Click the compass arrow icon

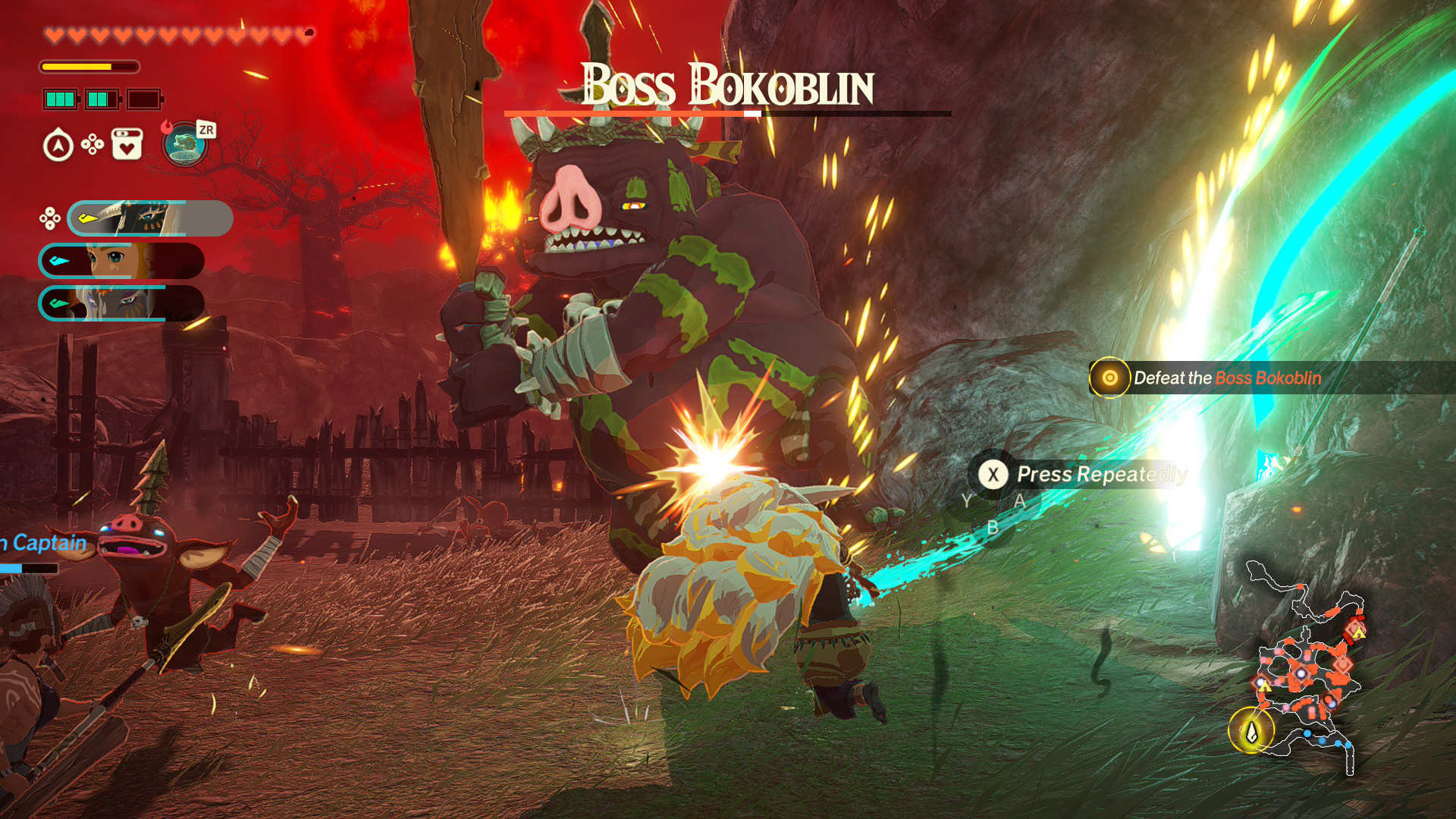pos(58,146)
